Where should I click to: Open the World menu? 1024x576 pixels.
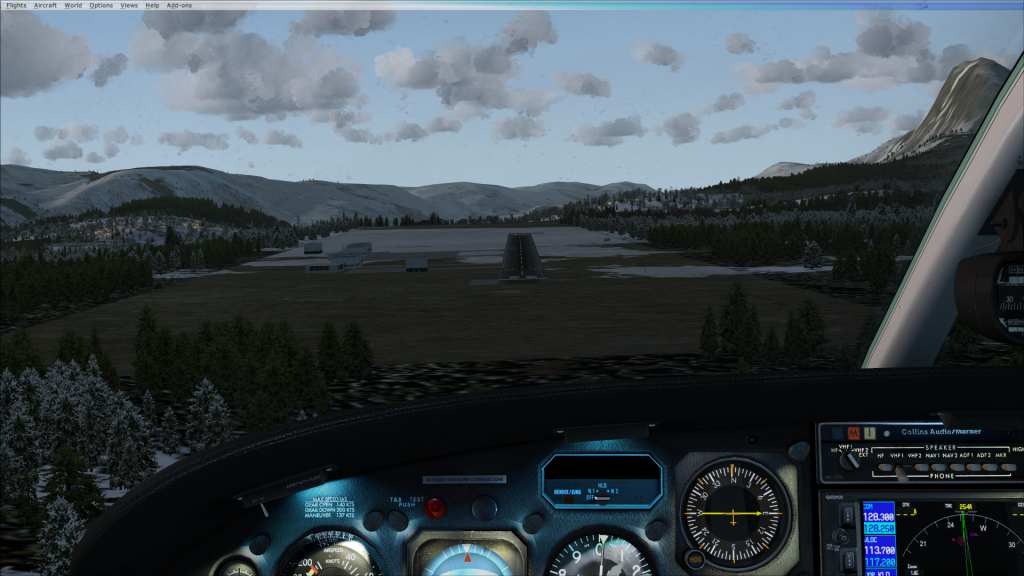click(73, 5)
